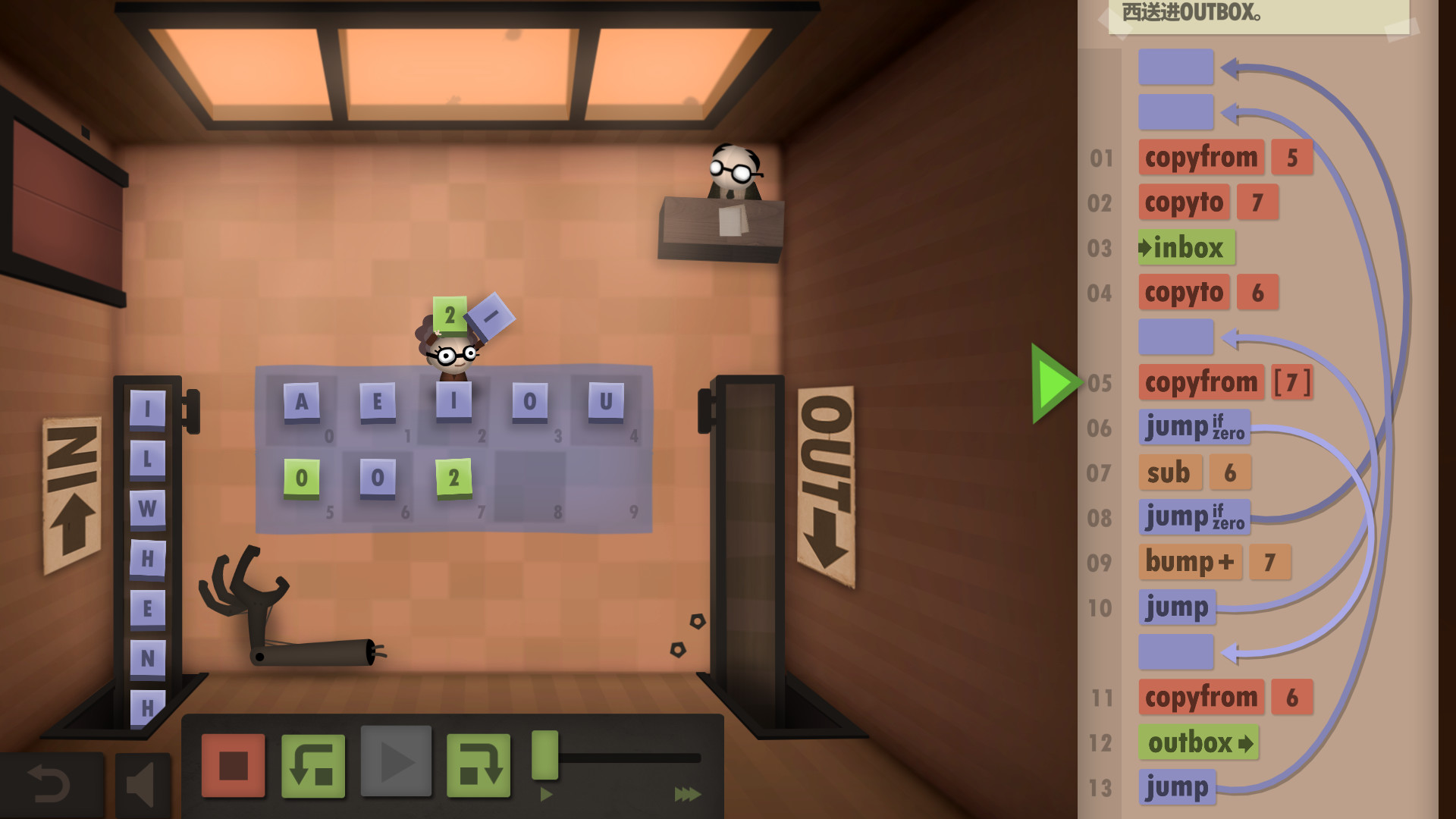
Task: Click the copyfrom instruction on line 01
Action: pos(1201,157)
